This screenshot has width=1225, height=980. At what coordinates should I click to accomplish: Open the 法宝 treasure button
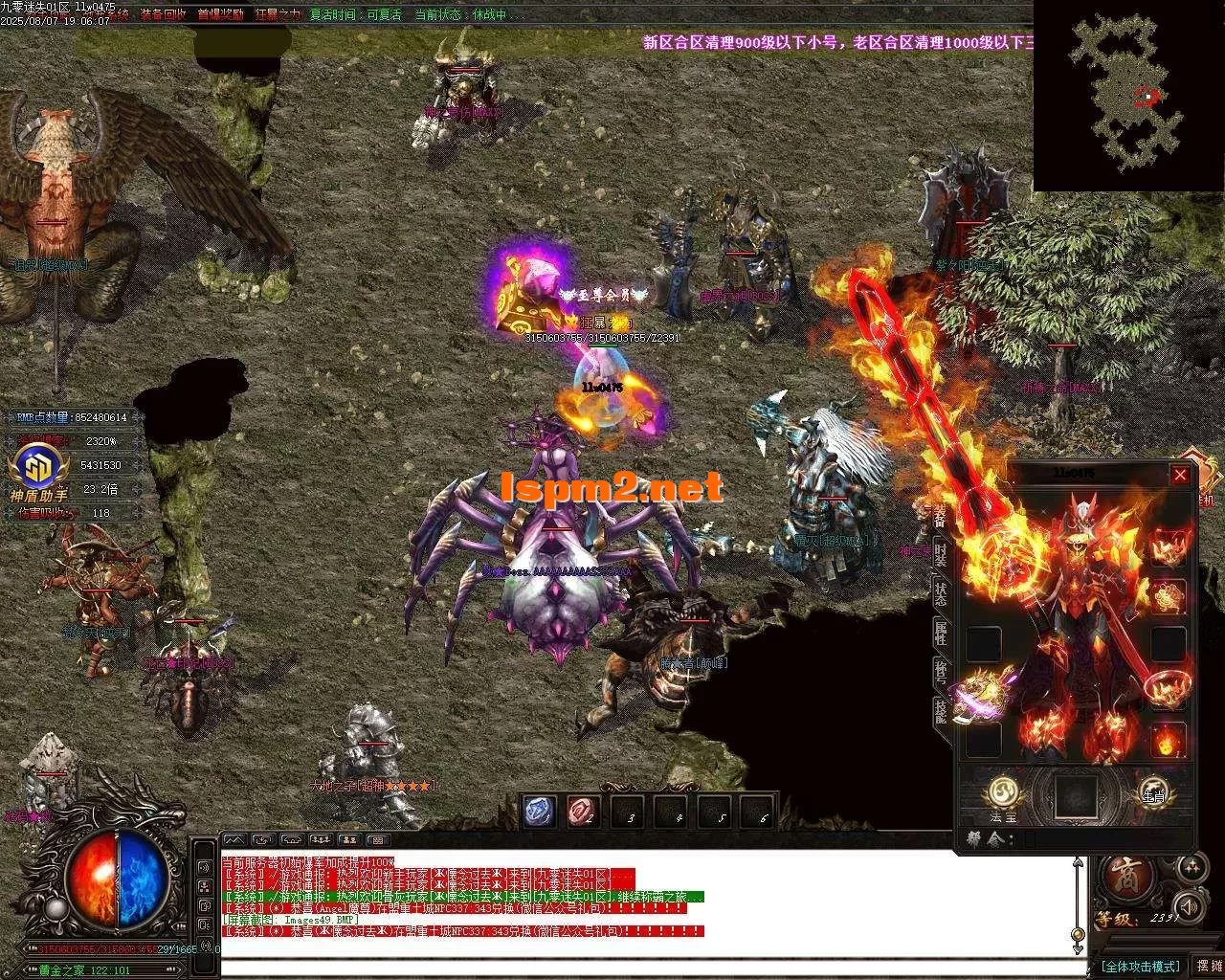(x=1002, y=793)
